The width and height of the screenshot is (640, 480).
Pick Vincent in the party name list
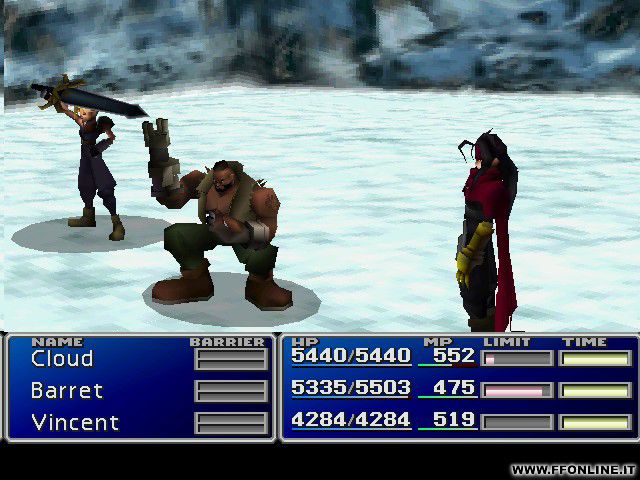[x=75, y=422]
